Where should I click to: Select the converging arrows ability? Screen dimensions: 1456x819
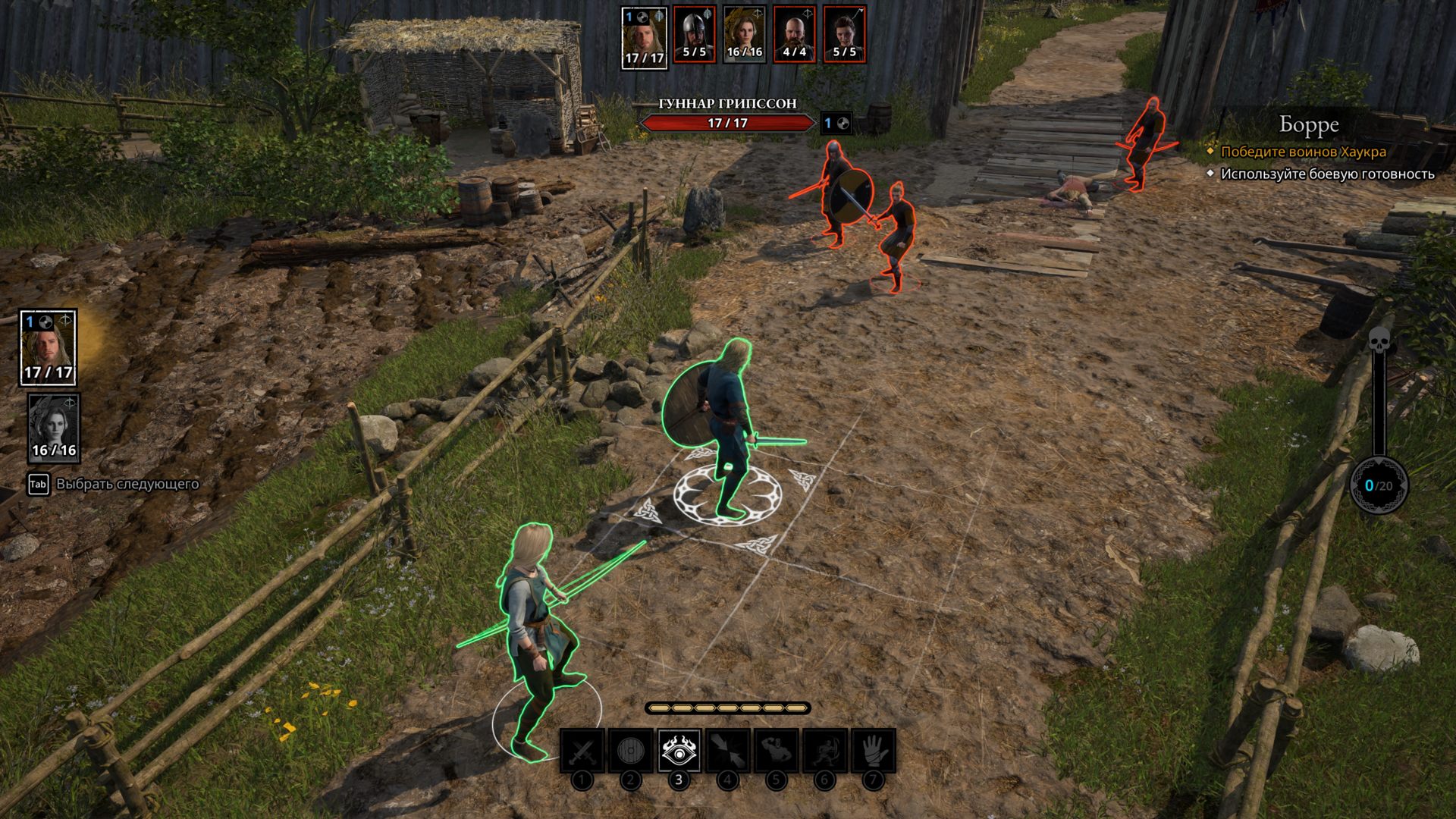pos(727,751)
